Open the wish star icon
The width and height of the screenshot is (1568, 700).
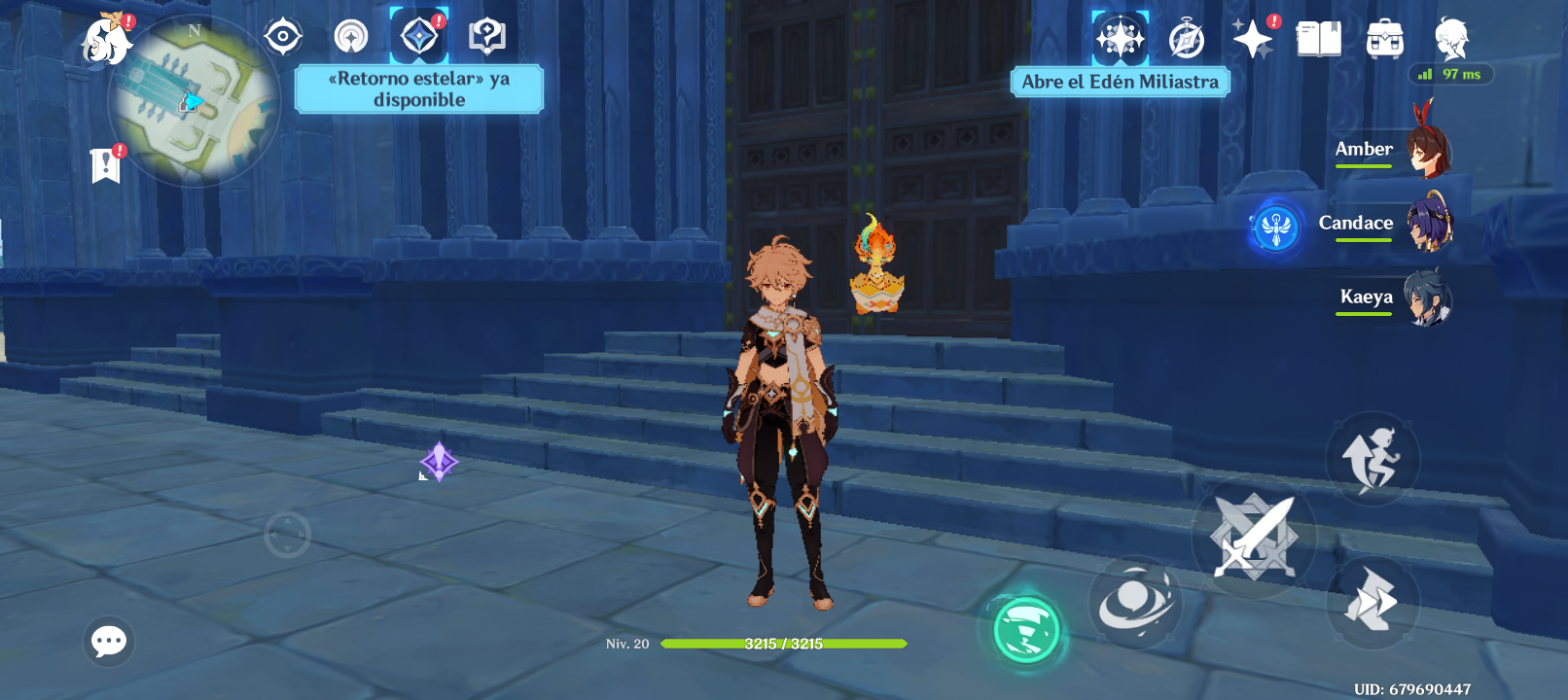(x=1253, y=40)
